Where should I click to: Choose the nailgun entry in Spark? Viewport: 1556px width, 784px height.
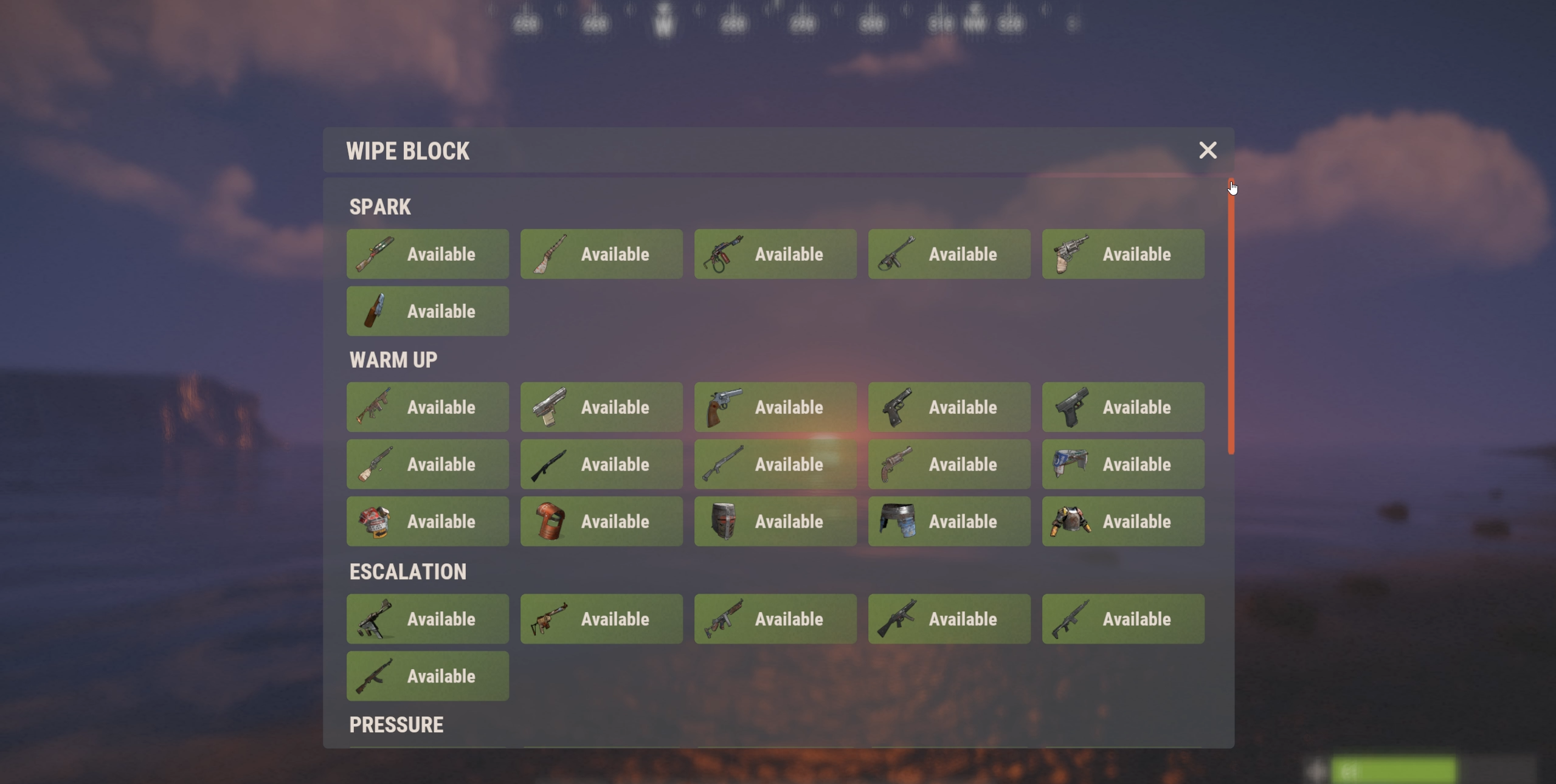click(949, 254)
